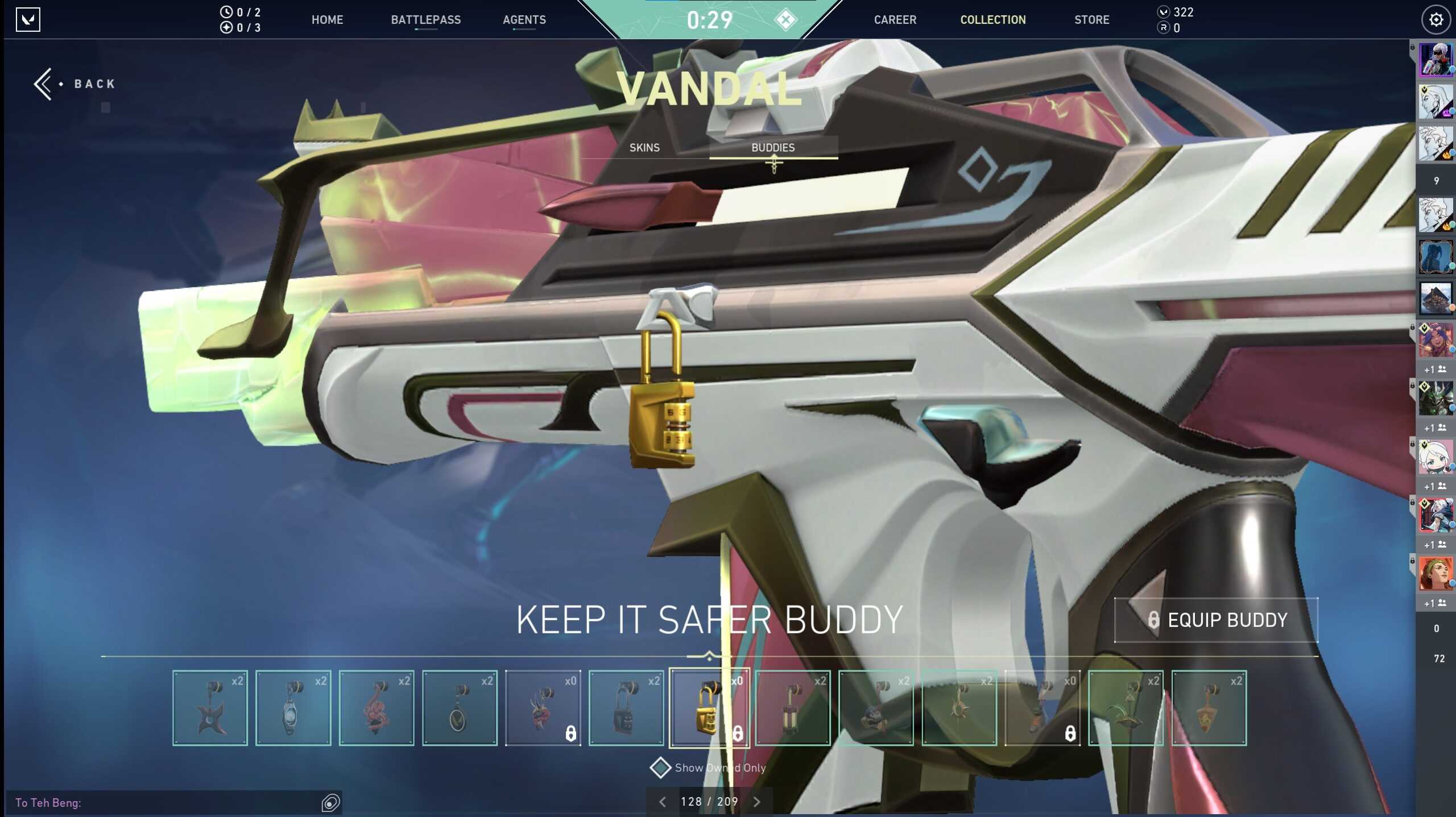
Task: Click the lock icon on the locked buddy
Action: click(x=737, y=733)
